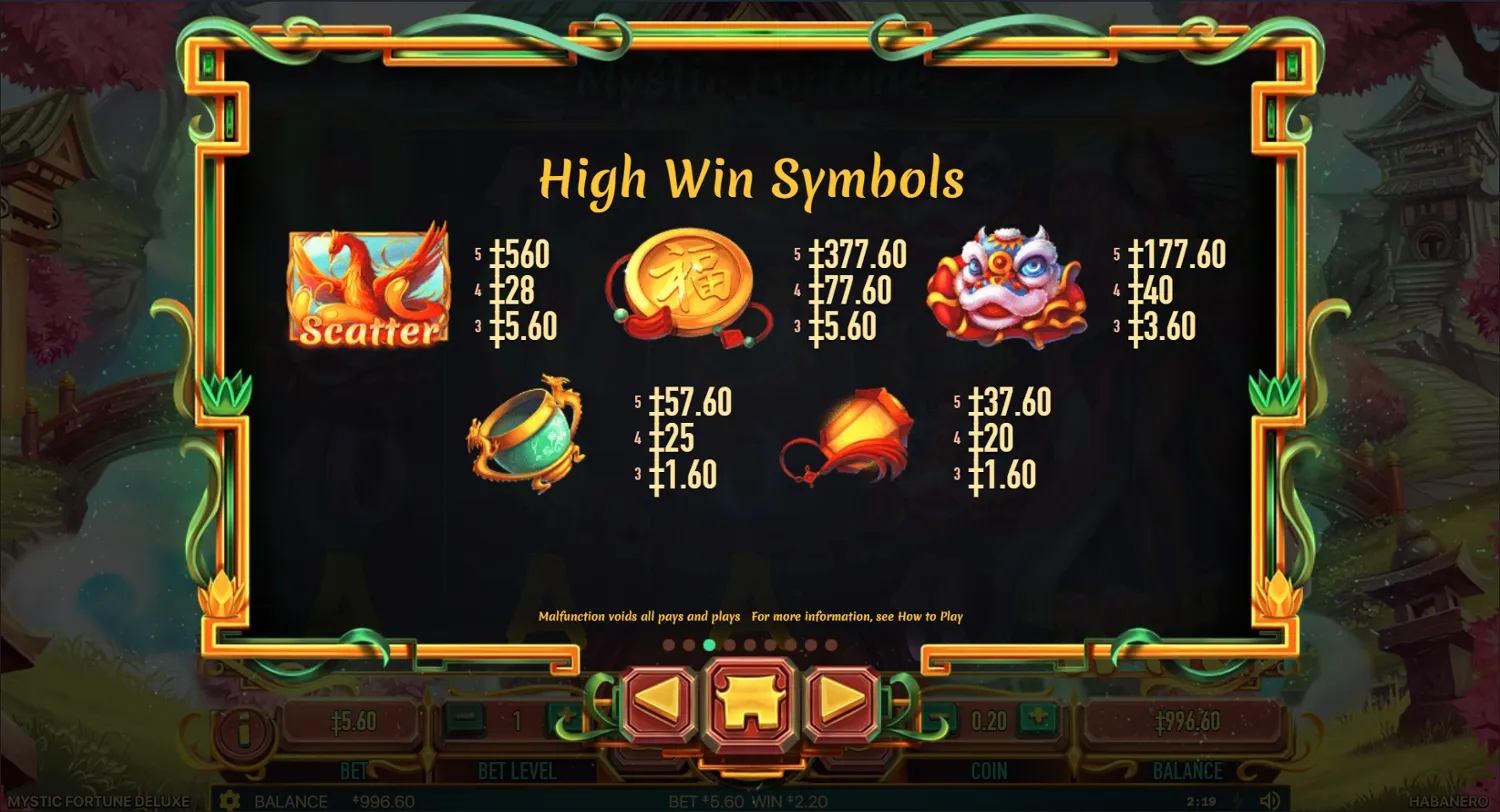Open settings via the gear icon

point(230,801)
